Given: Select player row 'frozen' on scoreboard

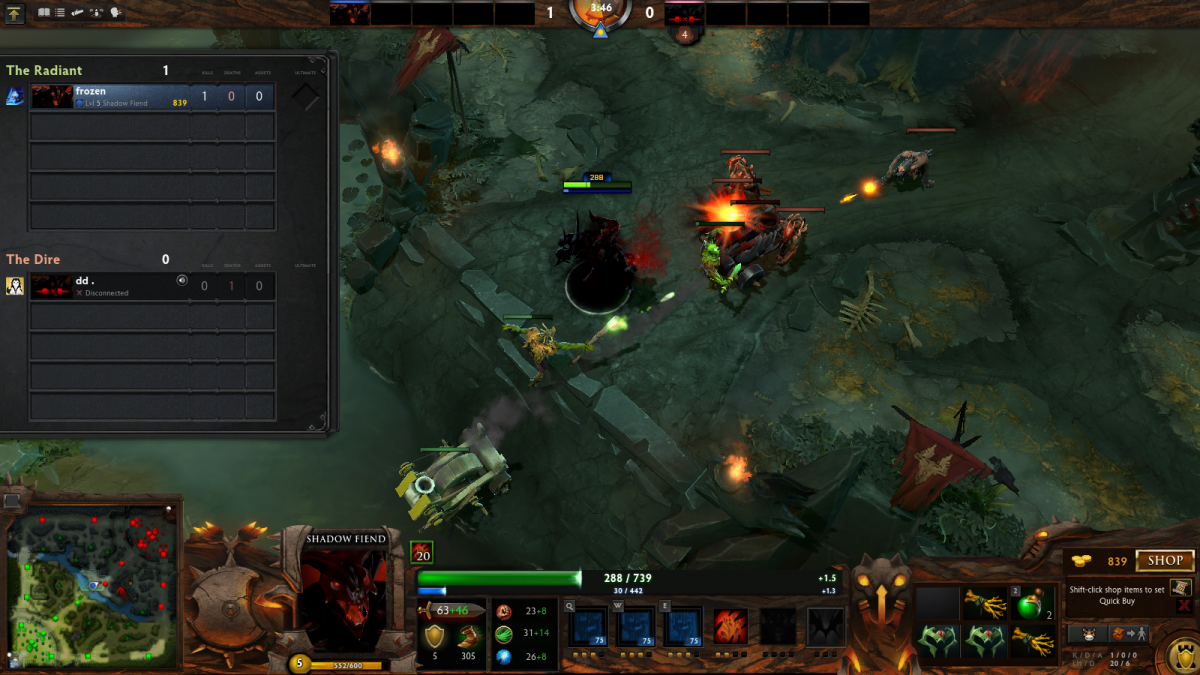Looking at the screenshot, I should tap(152, 97).
